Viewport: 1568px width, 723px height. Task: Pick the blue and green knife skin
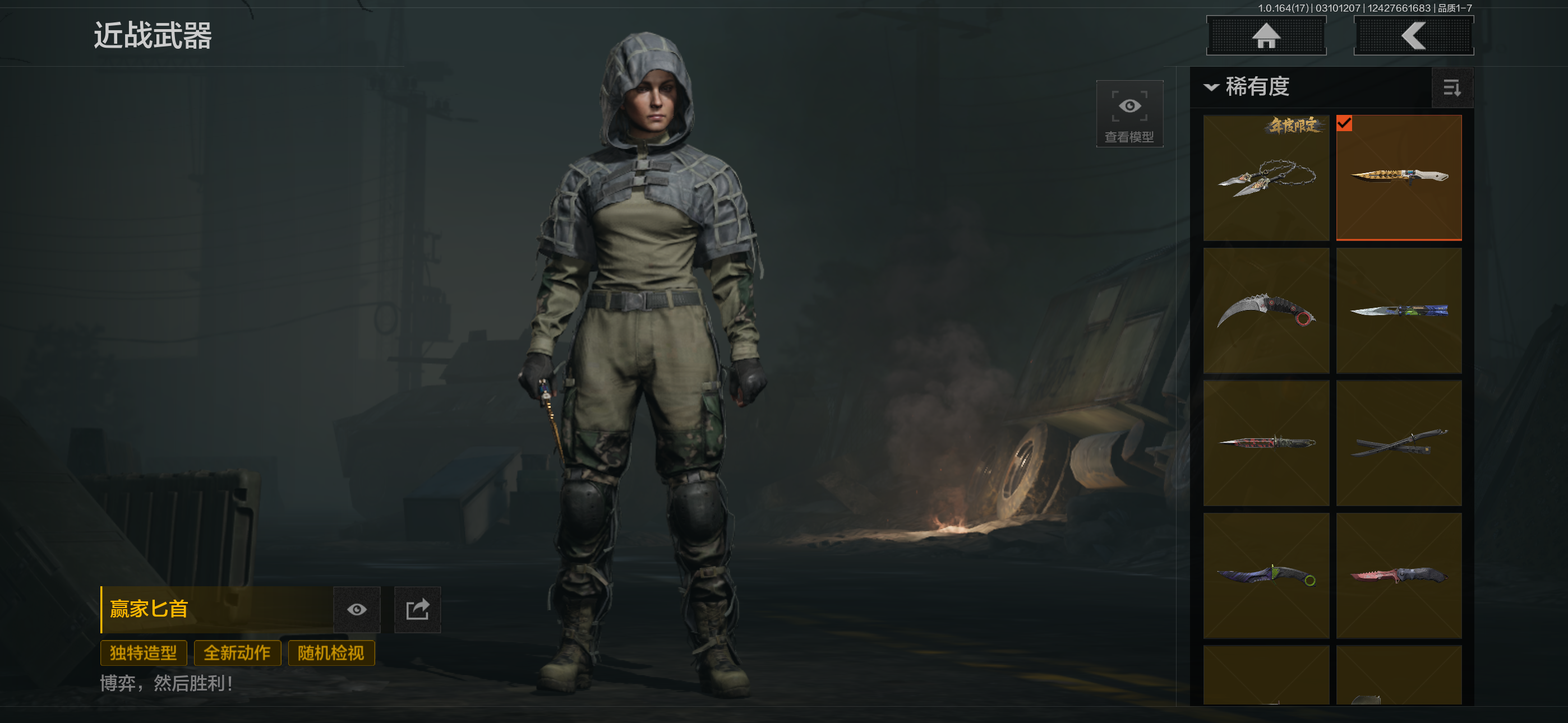pos(1399,310)
